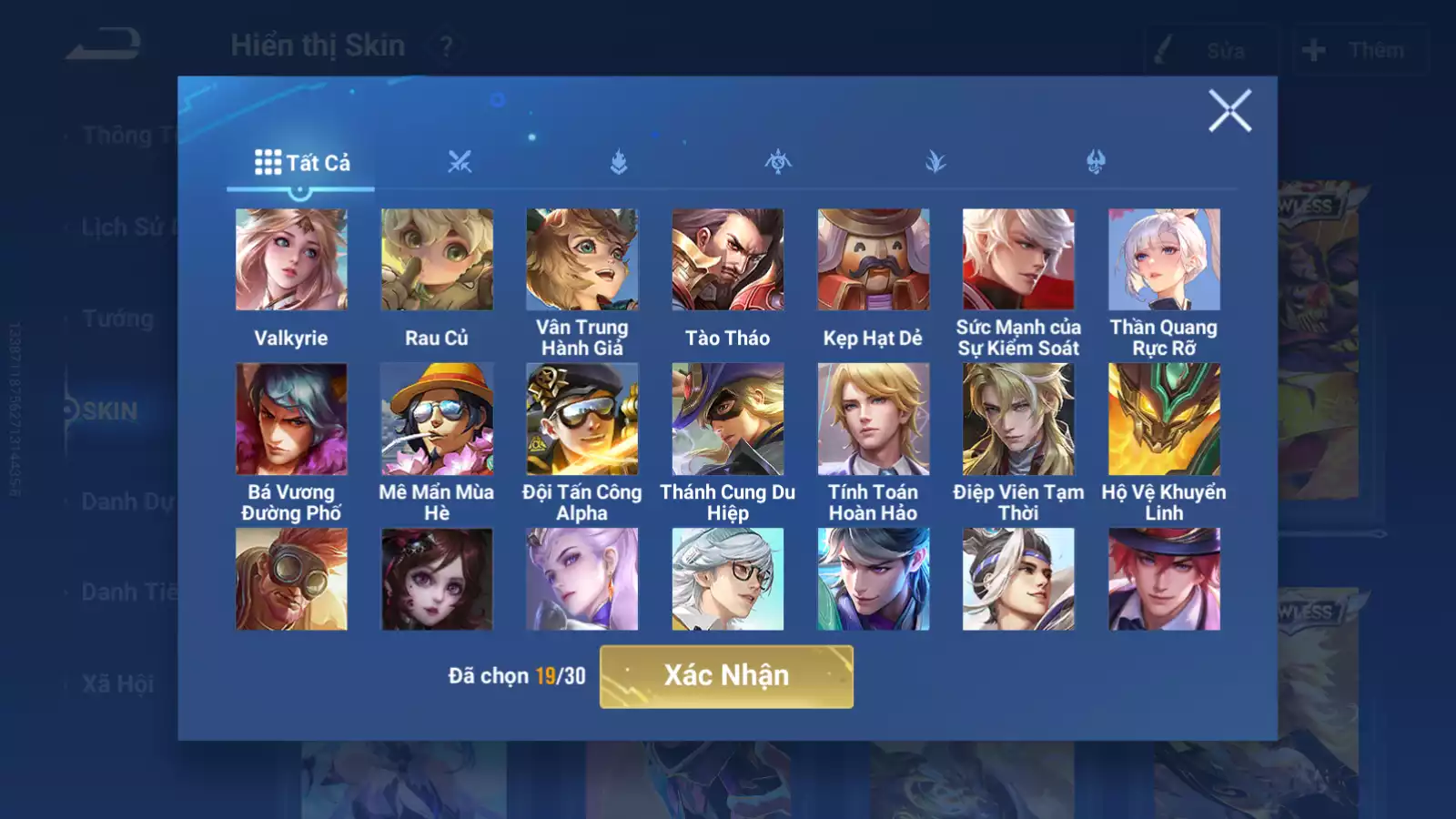Select the Valkyrie skin thumbnail
The height and width of the screenshot is (819, 1456).
pyautogui.click(x=291, y=260)
